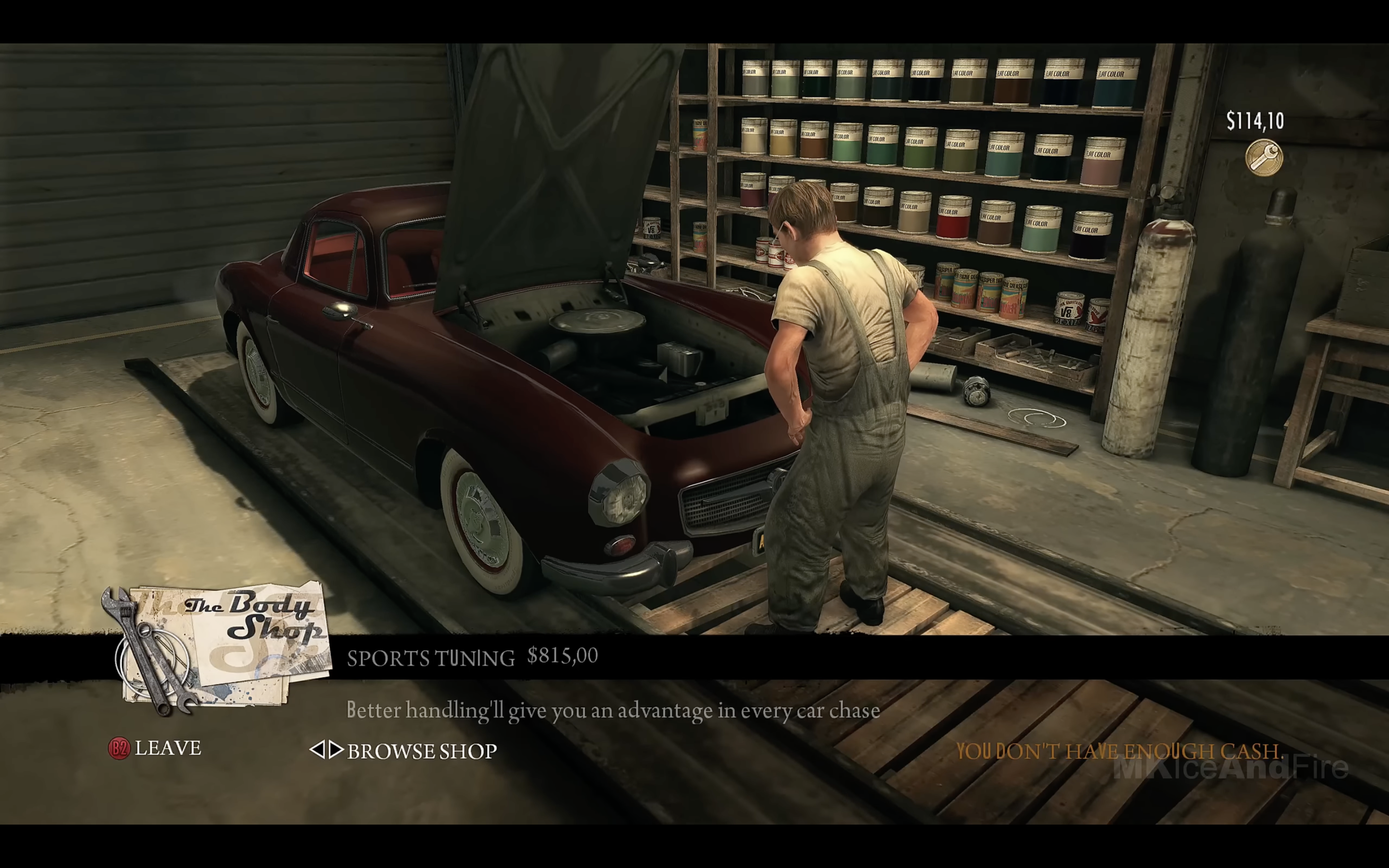Click the right browse shop arrow
Viewport: 1389px width, 868px height.
(336, 750)
